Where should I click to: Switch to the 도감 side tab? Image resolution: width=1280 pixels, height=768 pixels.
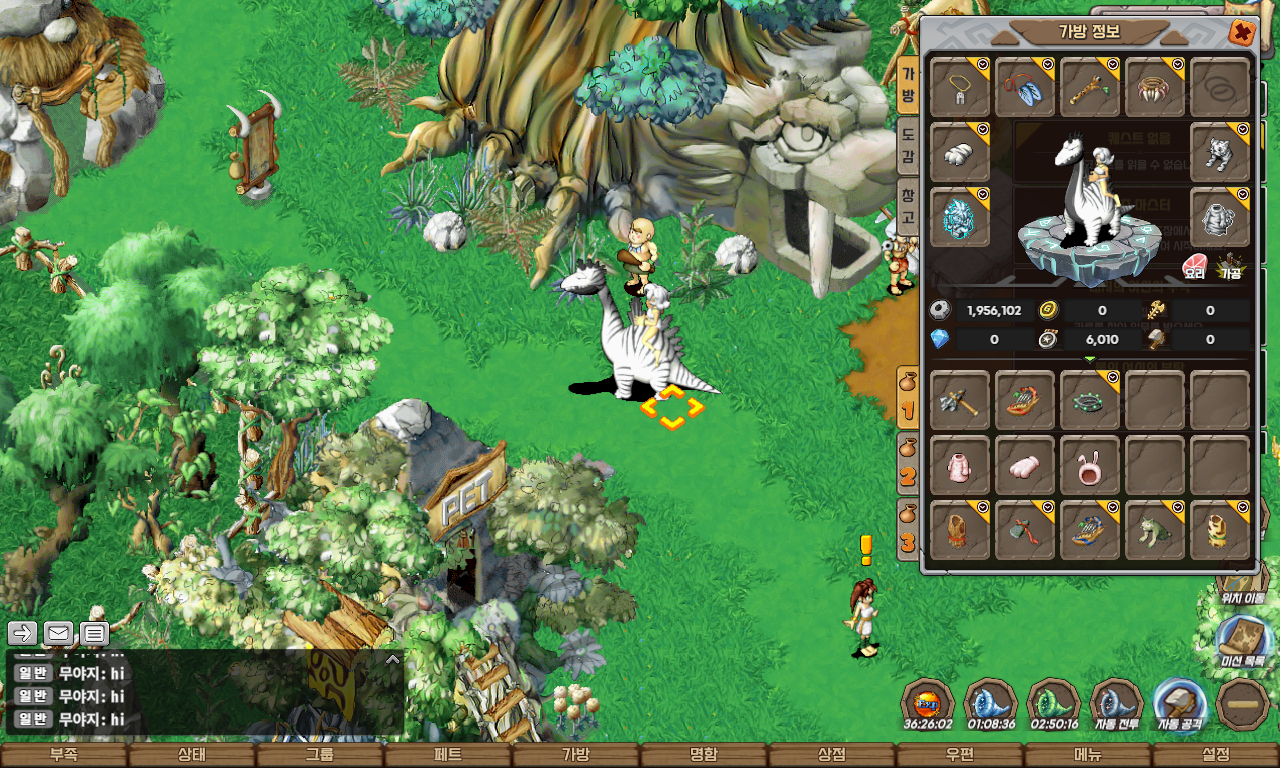click(907, 145)
